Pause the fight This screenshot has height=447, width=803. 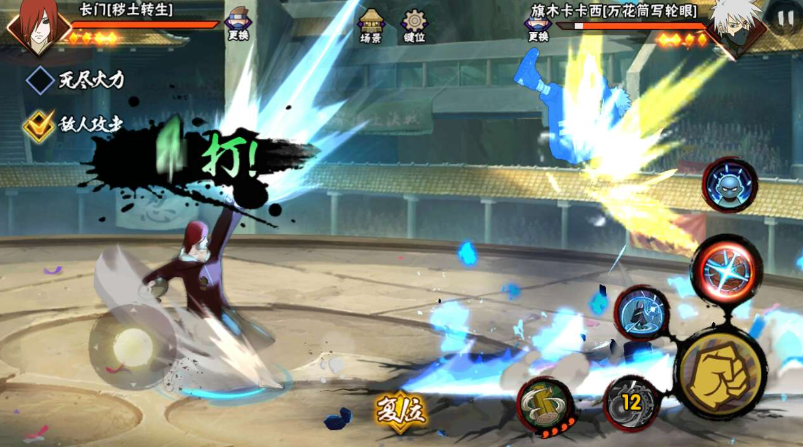[783, 18]
